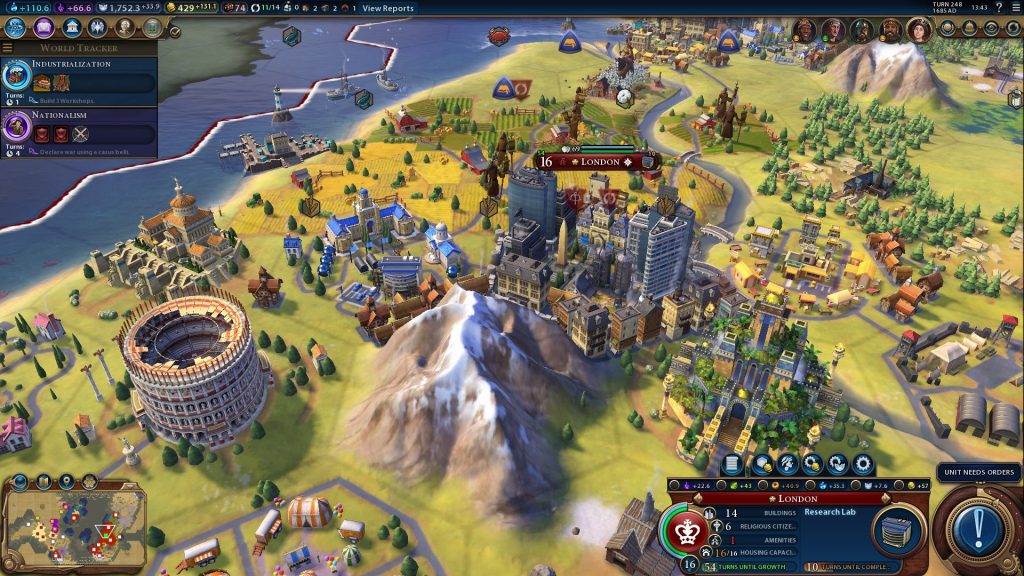1024x576 pixels.
Task: Open the technology tree button
Action: tap(16, 28)
